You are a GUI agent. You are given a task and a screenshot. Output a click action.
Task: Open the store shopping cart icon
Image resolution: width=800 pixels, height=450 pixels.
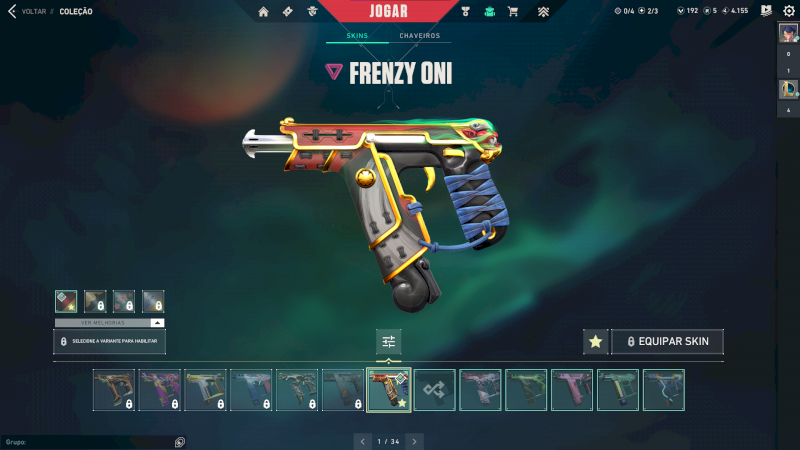[x=513, y=12]
